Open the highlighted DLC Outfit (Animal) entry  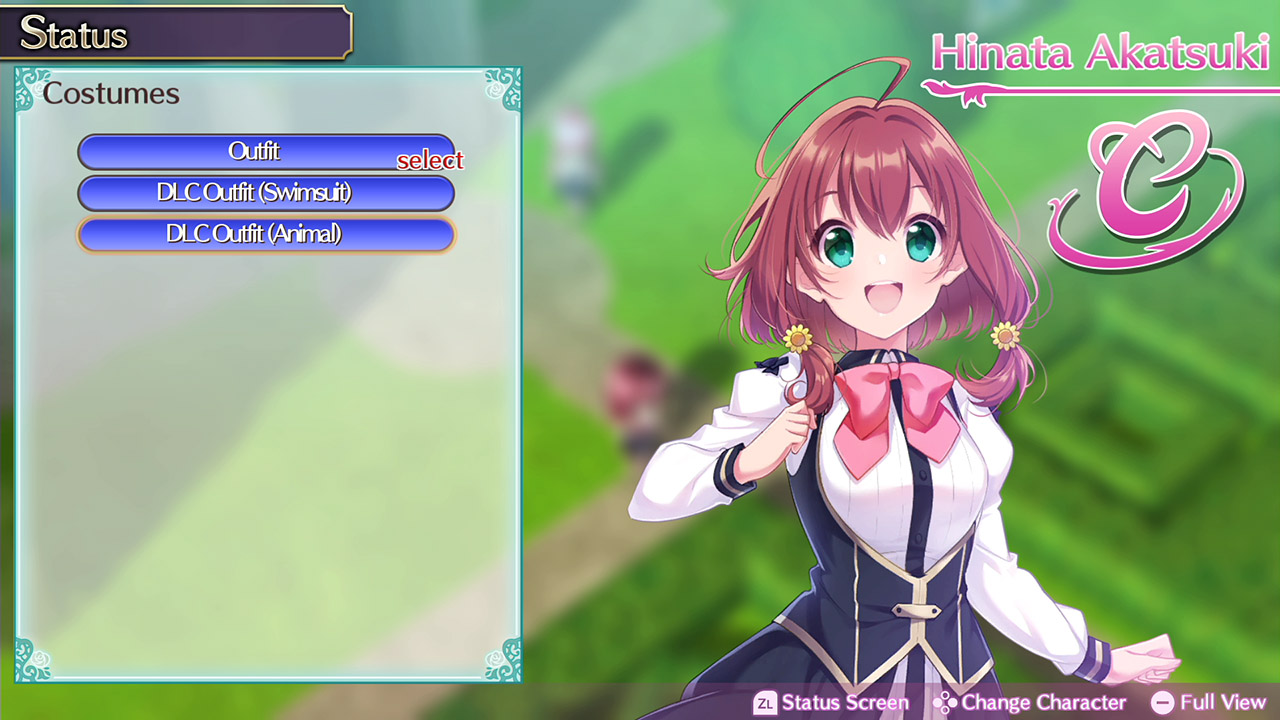point(265,234)
